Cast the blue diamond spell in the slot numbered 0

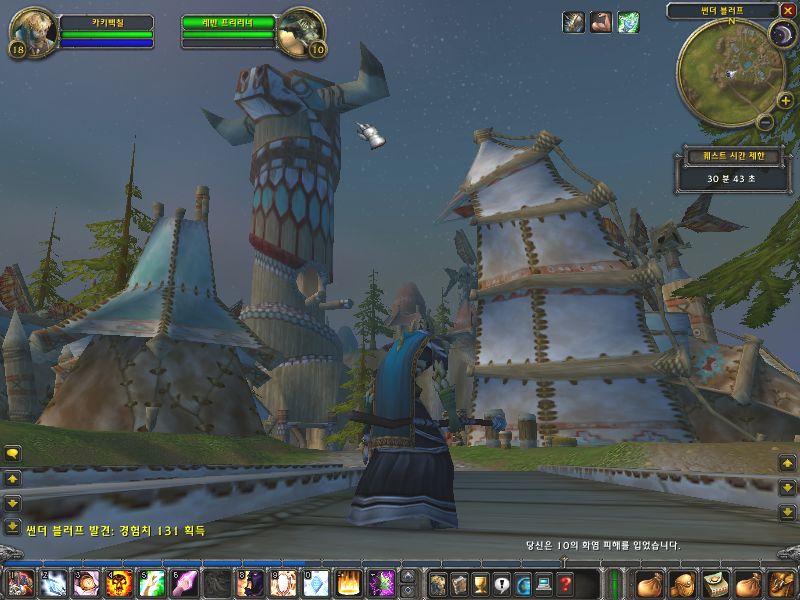coord(316,583)
